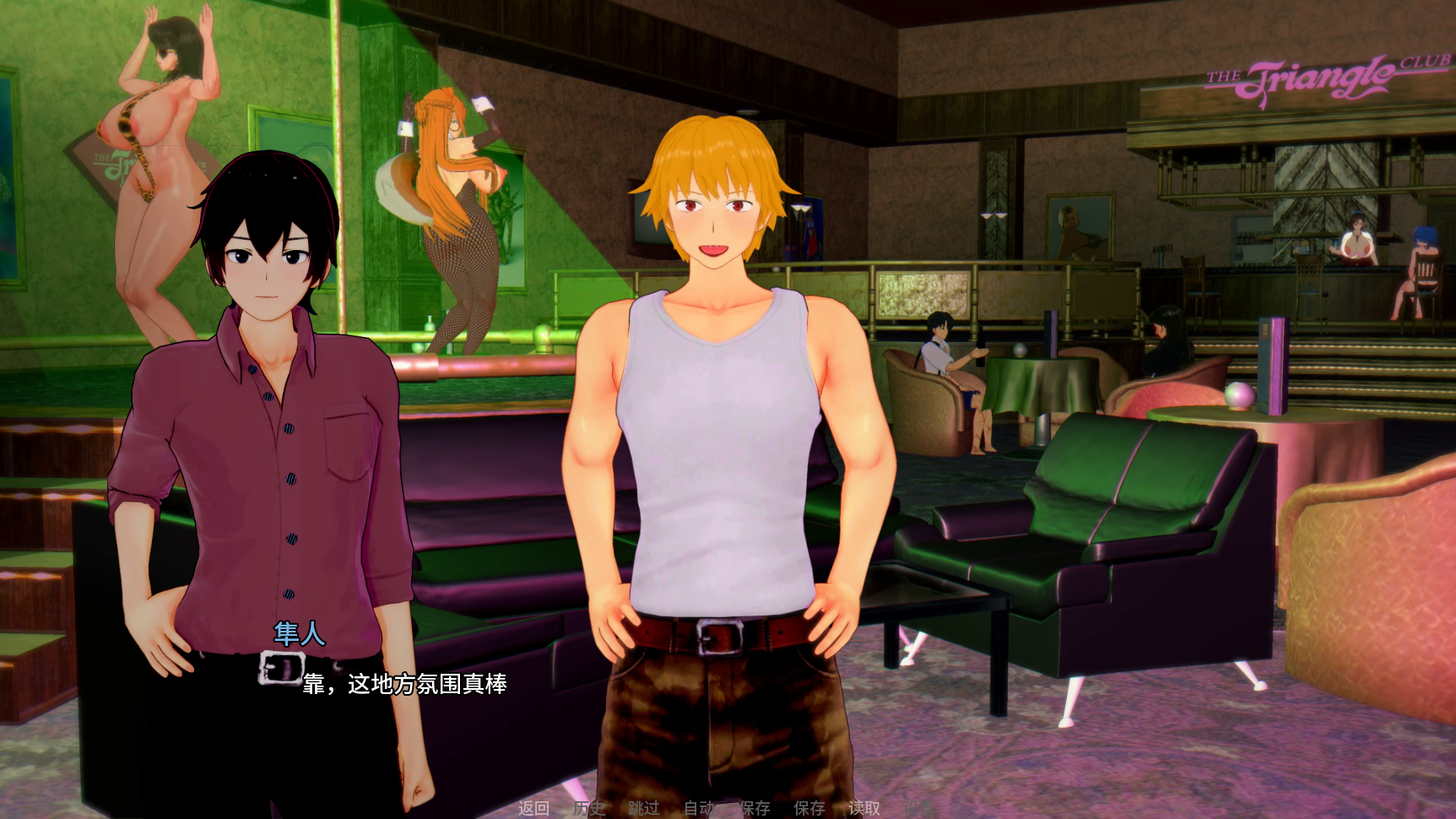Click the 返回 (Back) quick menu button
The image size is (1456, 819).
(x=533, y=808)
